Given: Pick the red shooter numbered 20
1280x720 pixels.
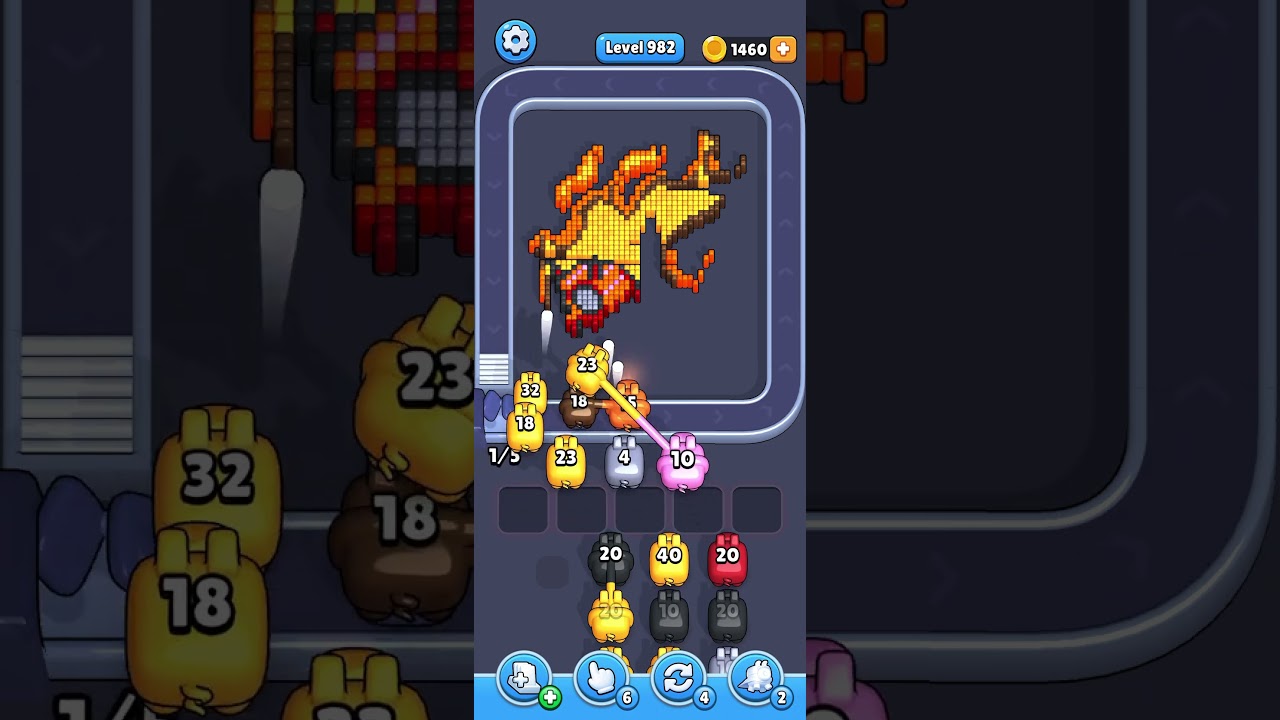Looking at the screenshot, I should tap(727, 561).
